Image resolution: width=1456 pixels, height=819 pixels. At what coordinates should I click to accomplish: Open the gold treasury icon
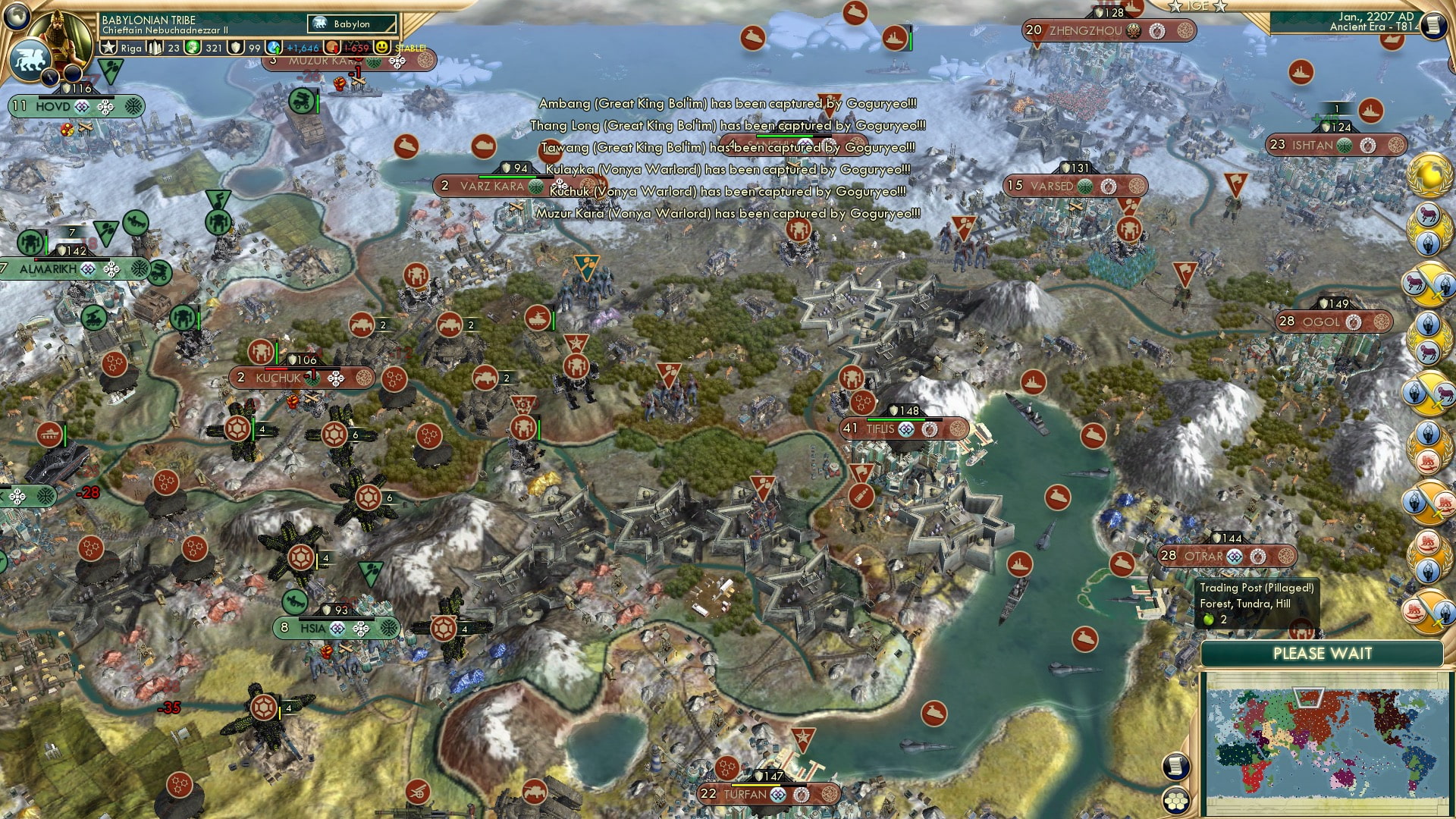pyautogui.click(x=332, y=48)
